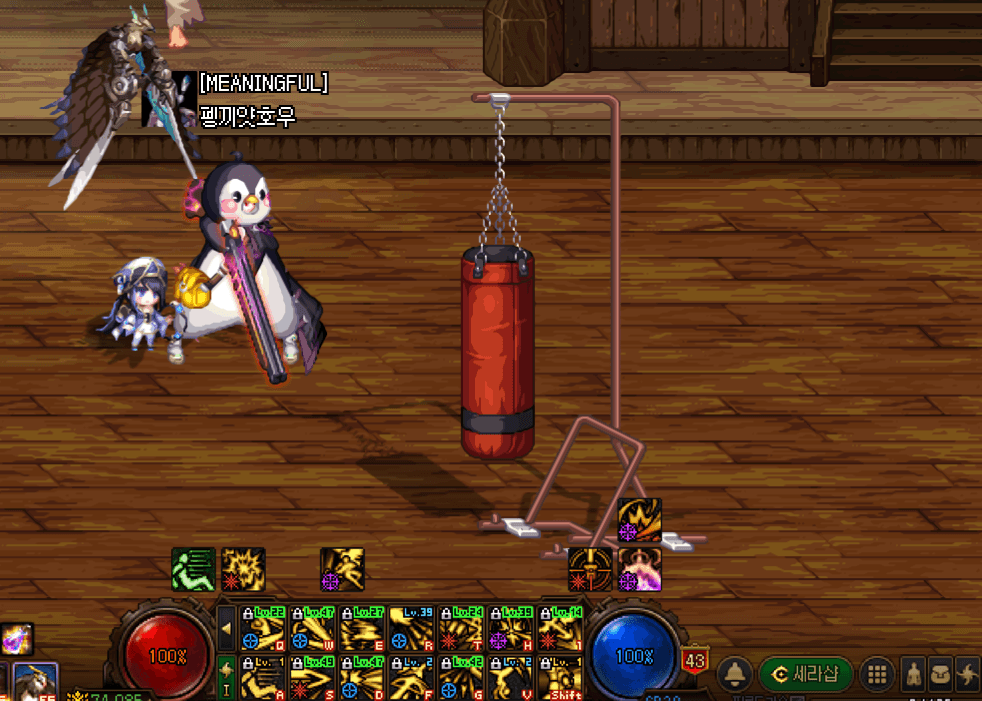This screenshot has width=982, height=701.
Task: Open the shuriken skill menu icon
Action: pos(968,673)
